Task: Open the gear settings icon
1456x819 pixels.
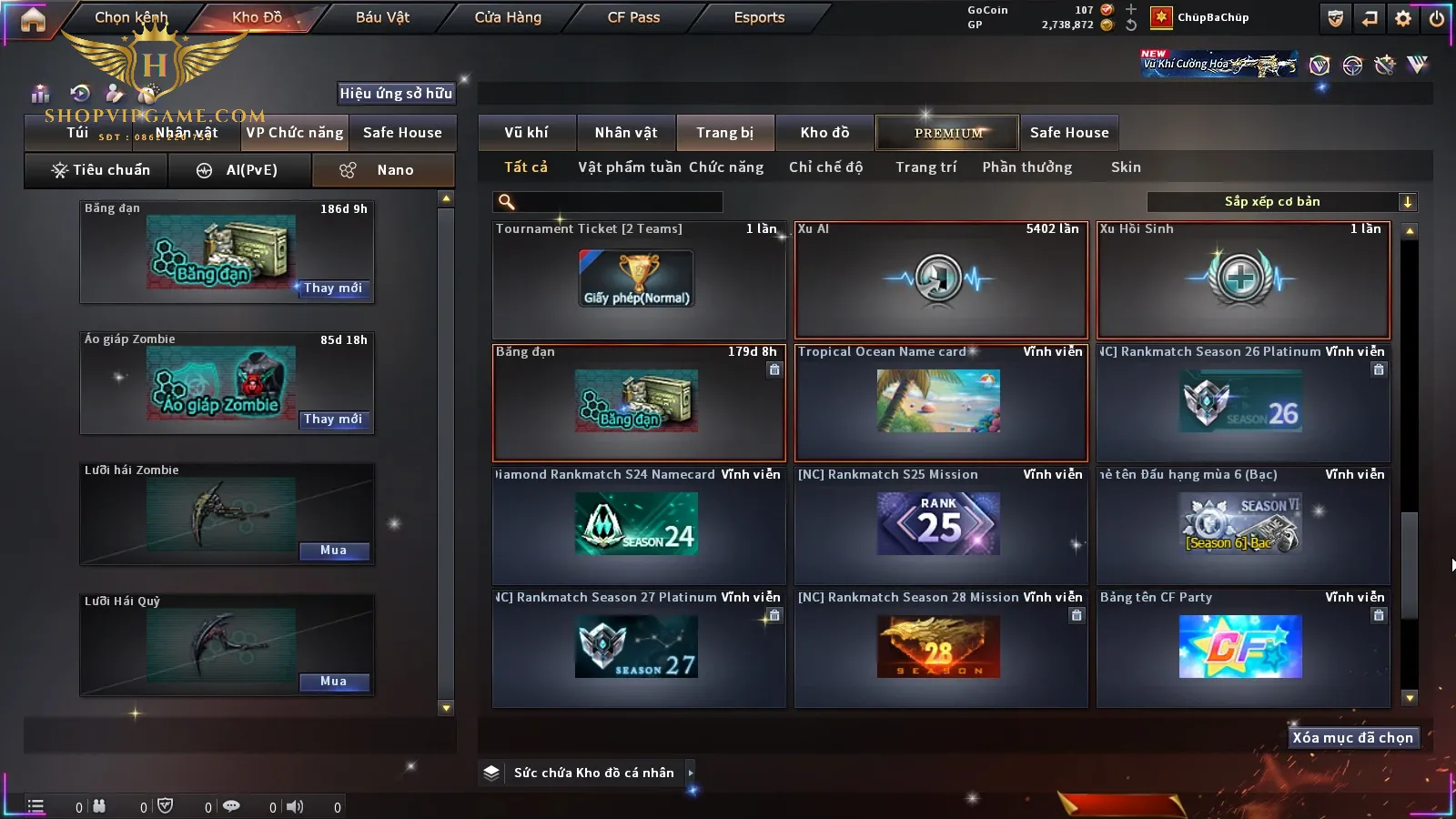Action: click(1403, 18)
